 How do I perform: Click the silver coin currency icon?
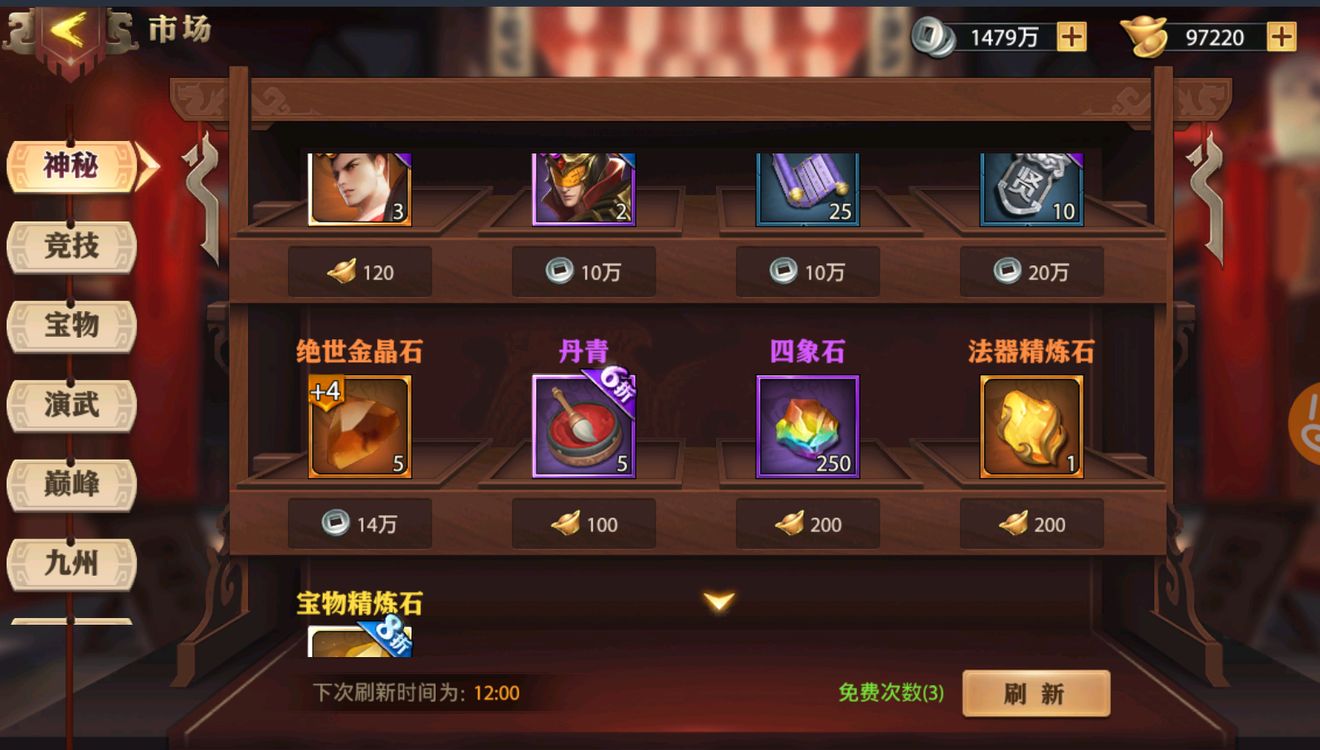933,36
